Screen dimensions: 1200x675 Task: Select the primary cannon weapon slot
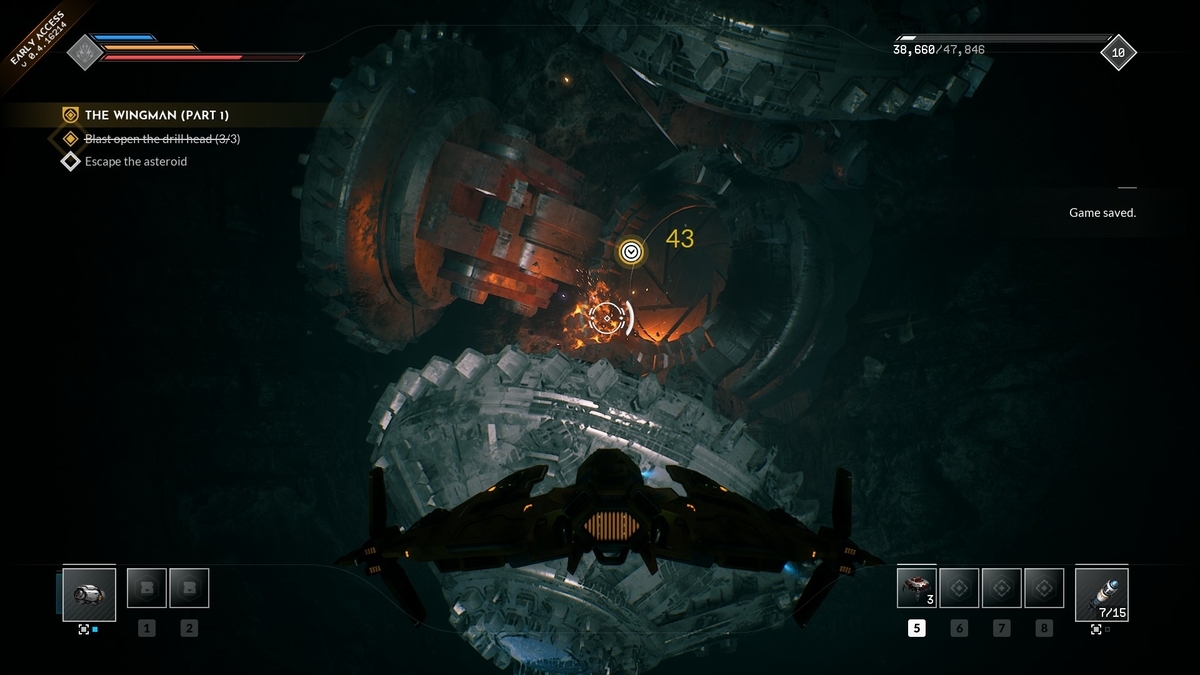click(x=88, y=594)
